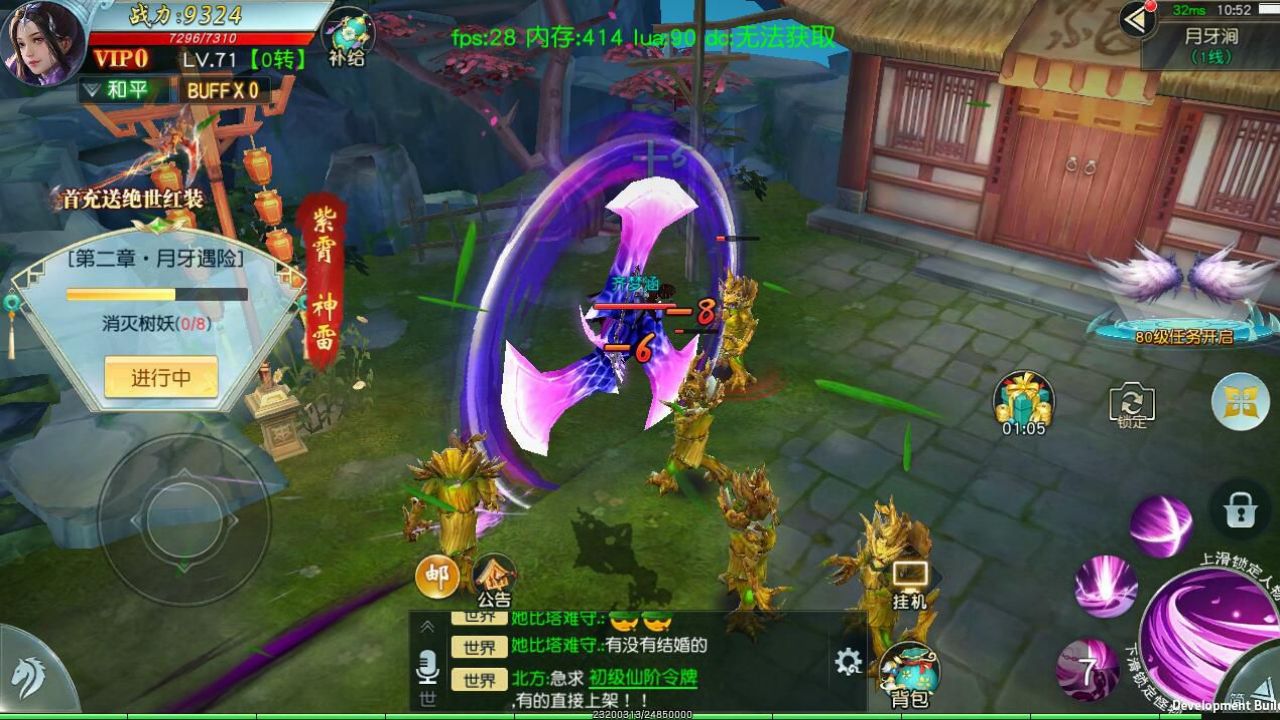Click the 初级仙阶令牌 item link in chat
Image resolution: width=1280 pixels, height=720 pixels.
coord(642,678)
